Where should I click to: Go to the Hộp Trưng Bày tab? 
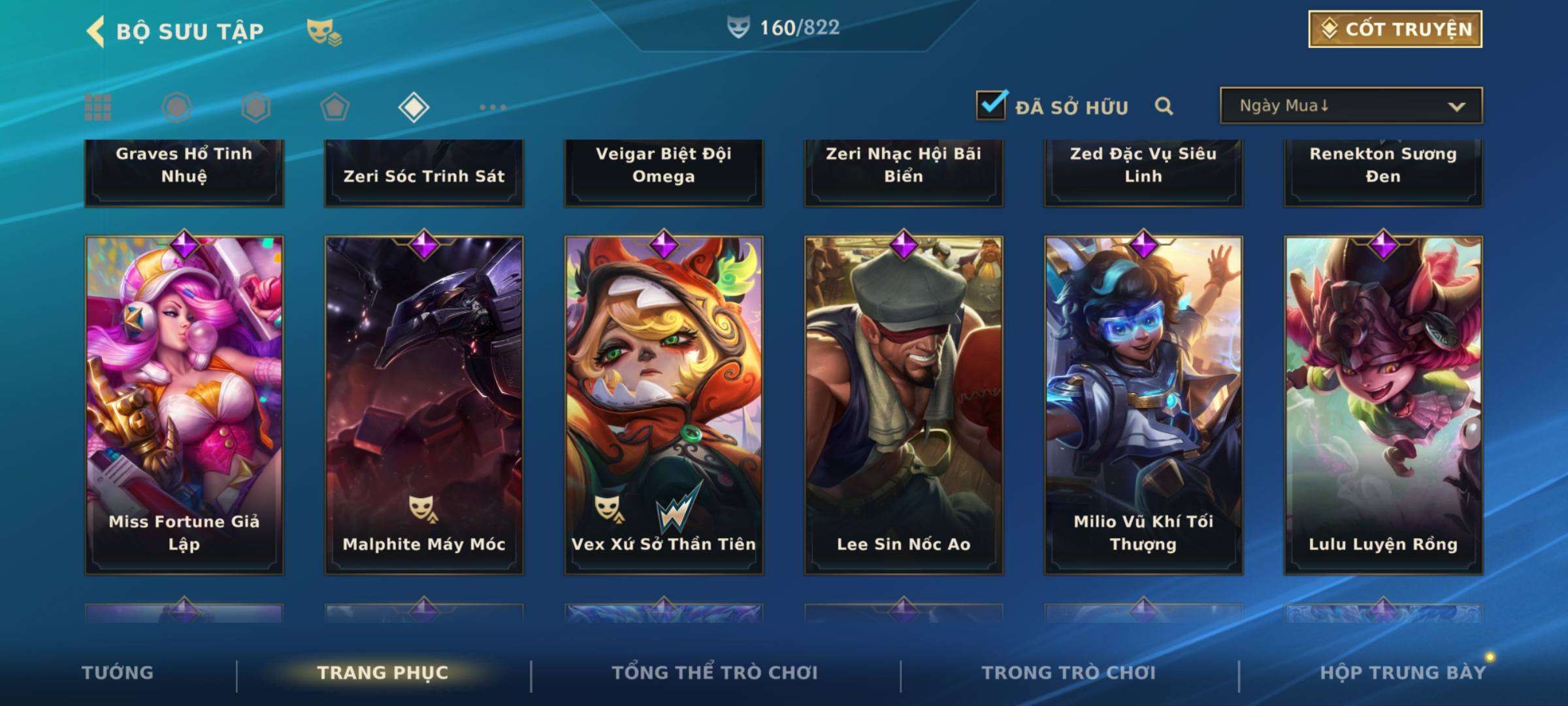tap(1403, 673)
